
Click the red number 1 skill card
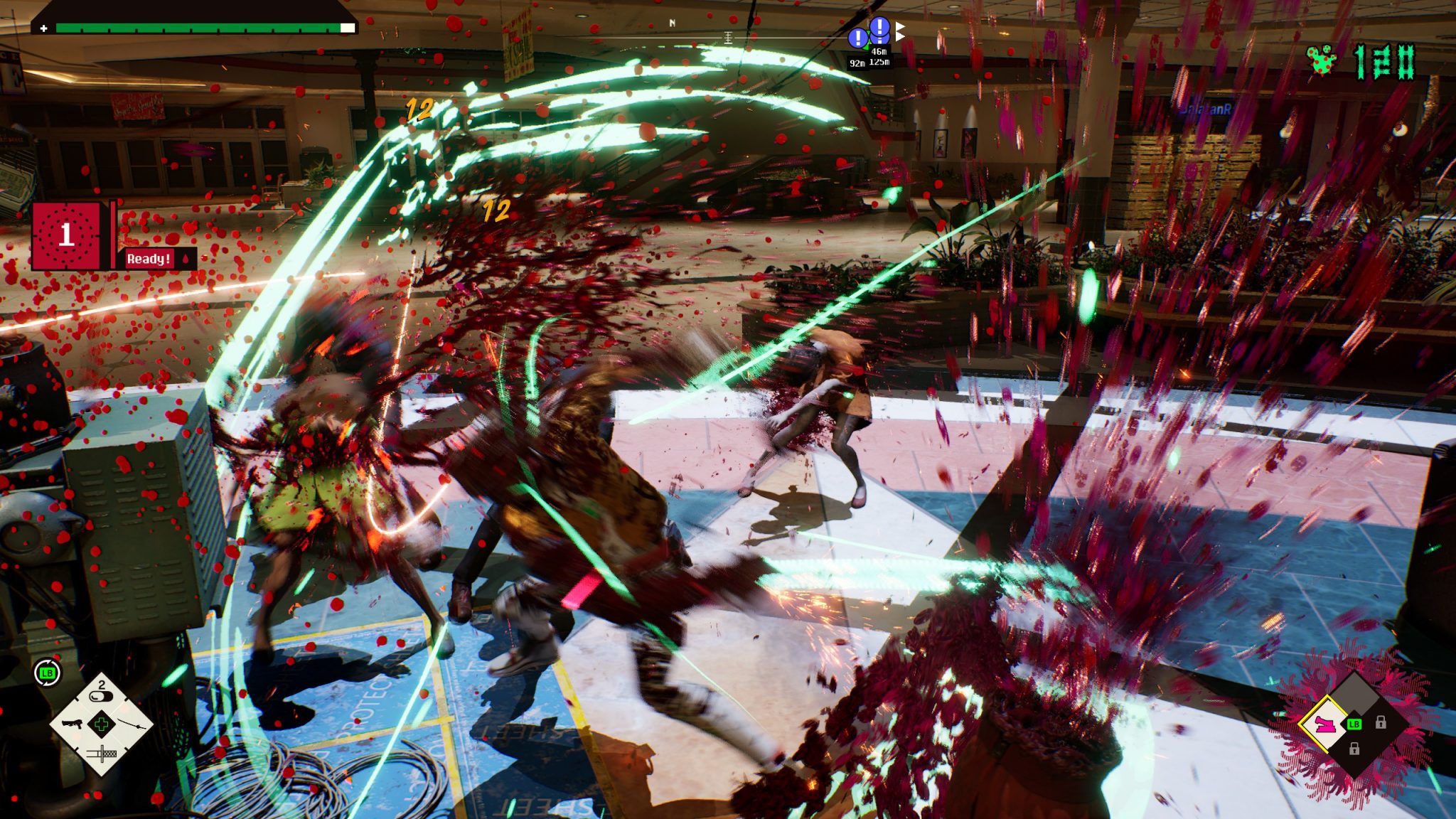click(x=66, y=235)
